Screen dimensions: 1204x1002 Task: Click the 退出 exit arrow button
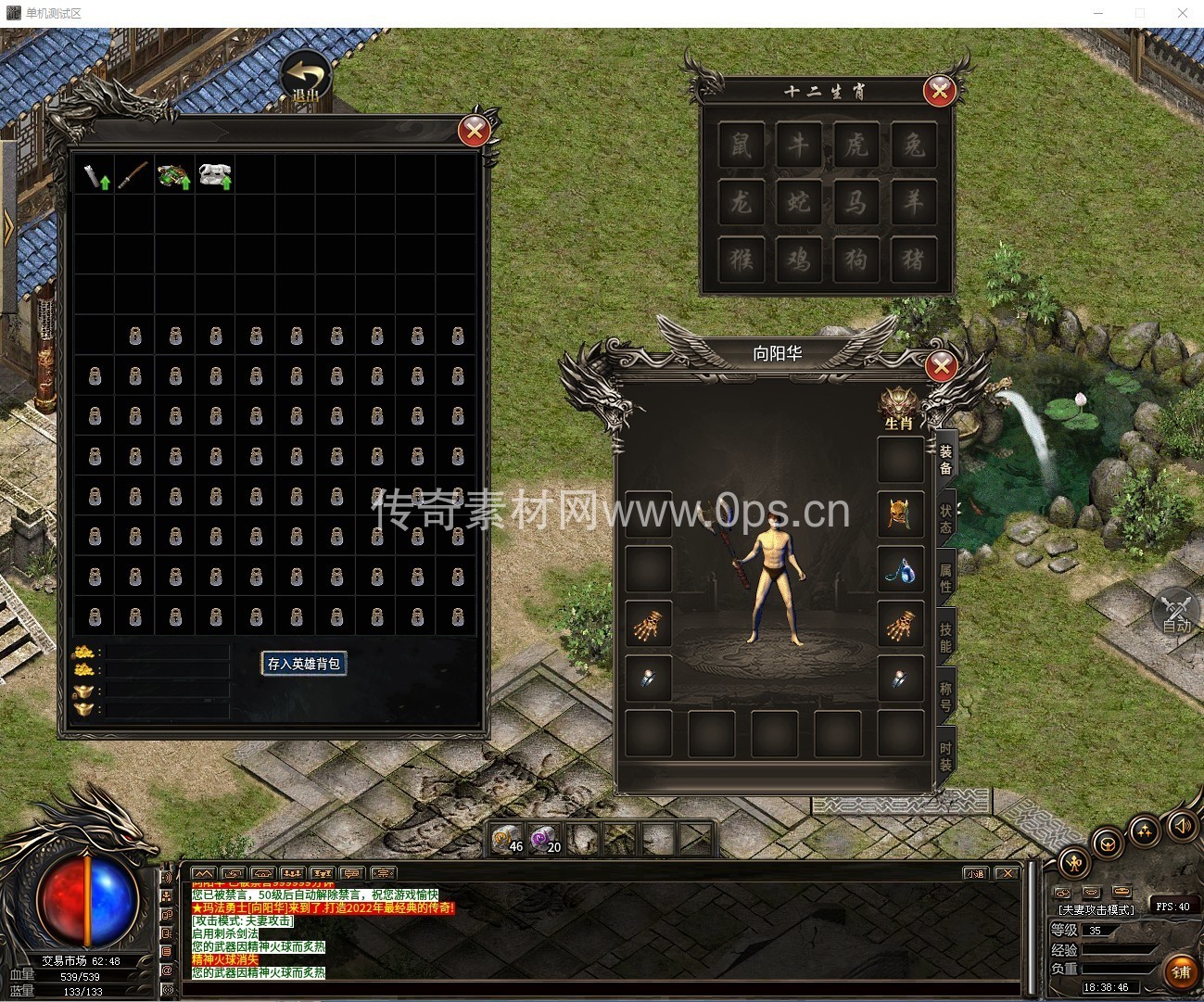click(306, 77)
